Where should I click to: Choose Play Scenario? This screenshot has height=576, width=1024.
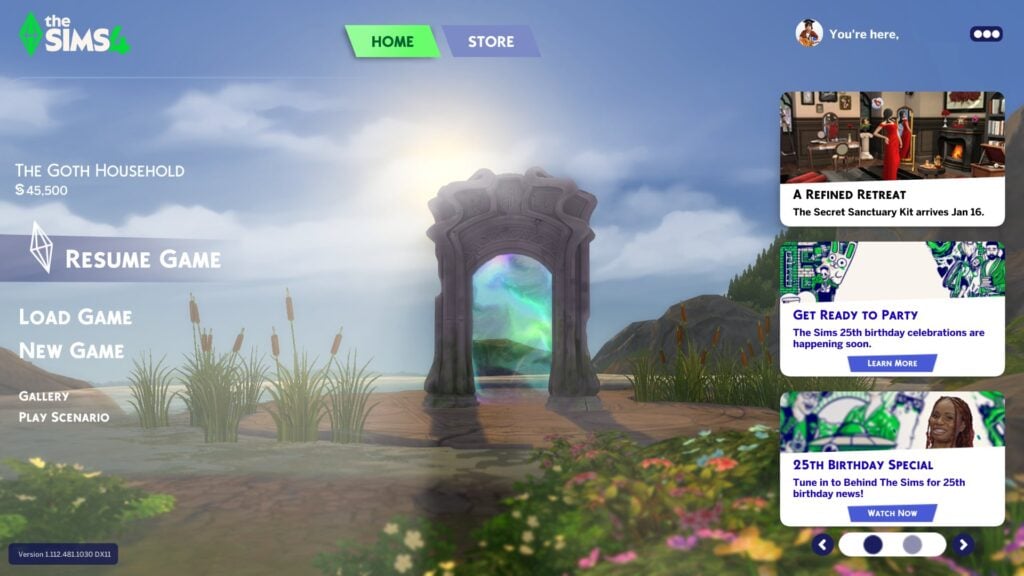64,417
